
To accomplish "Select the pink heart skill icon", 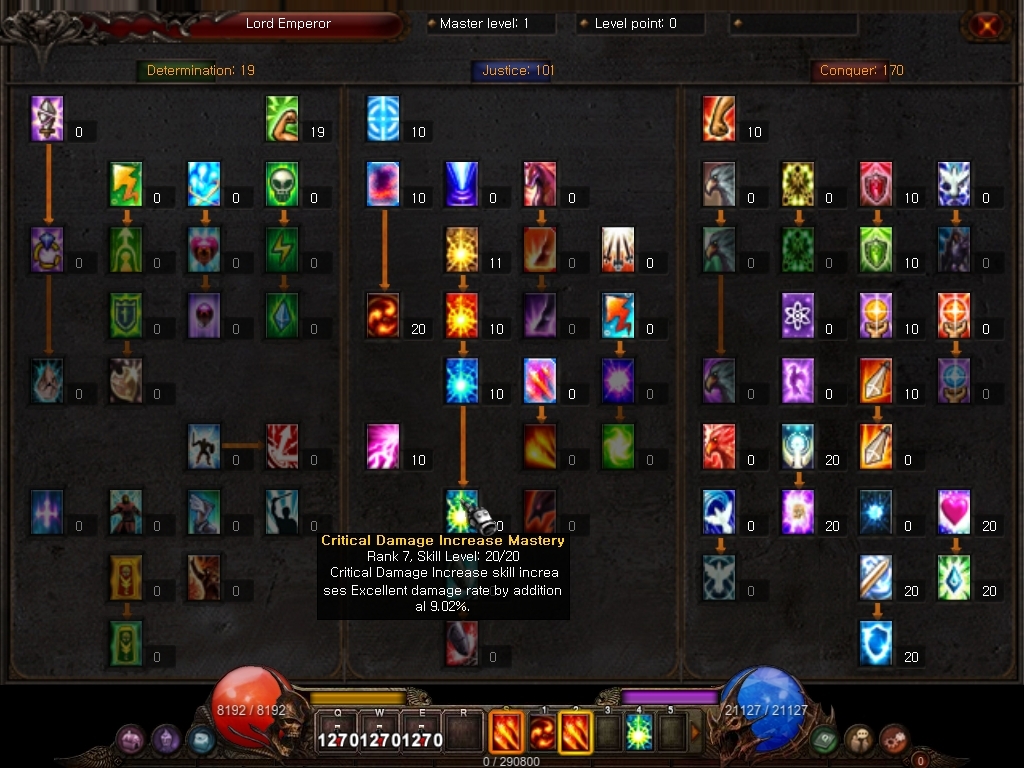I will point(955,512).
